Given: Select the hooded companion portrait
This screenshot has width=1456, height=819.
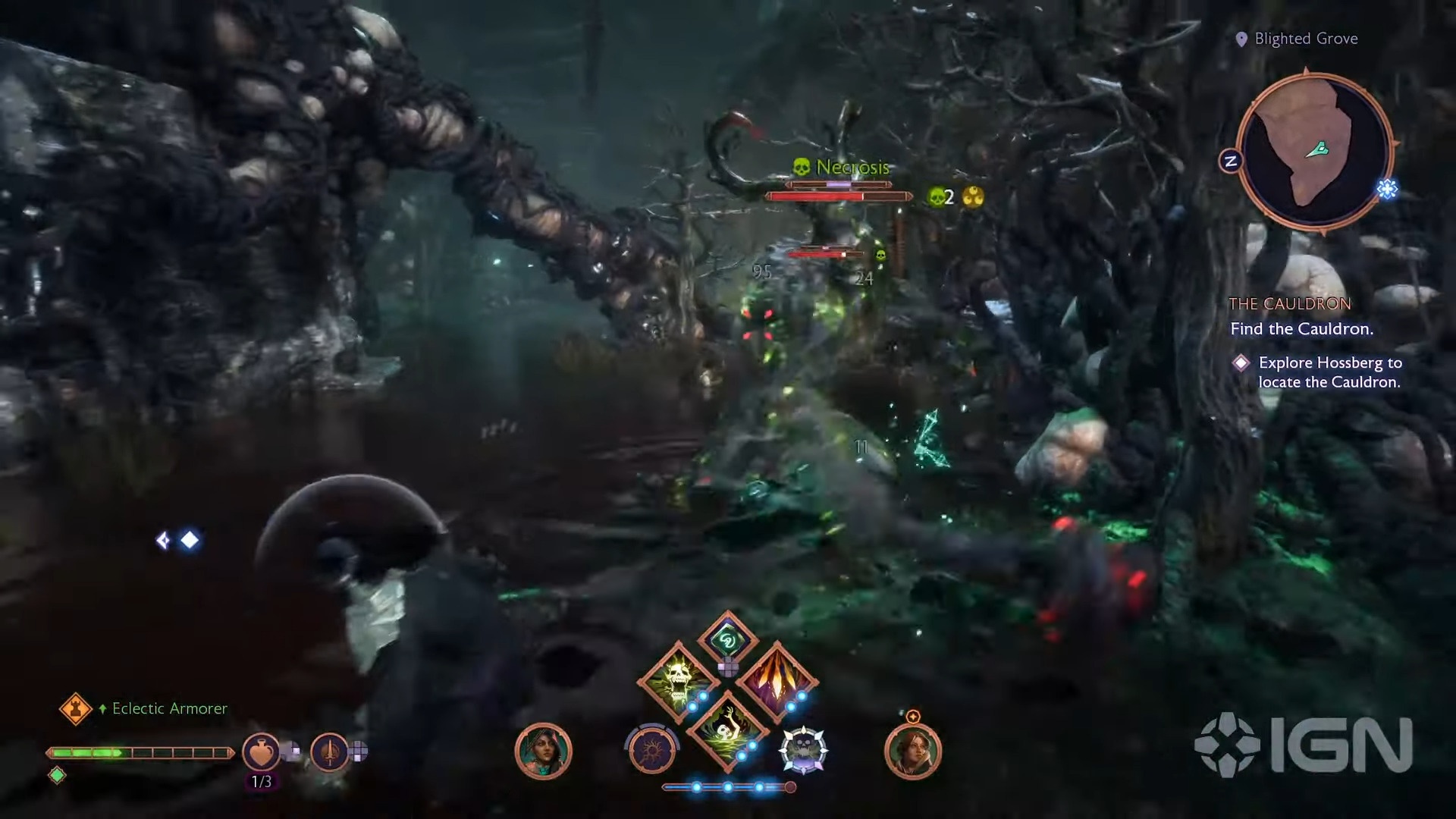Looking at the screenshot, I should click(543, 752).
